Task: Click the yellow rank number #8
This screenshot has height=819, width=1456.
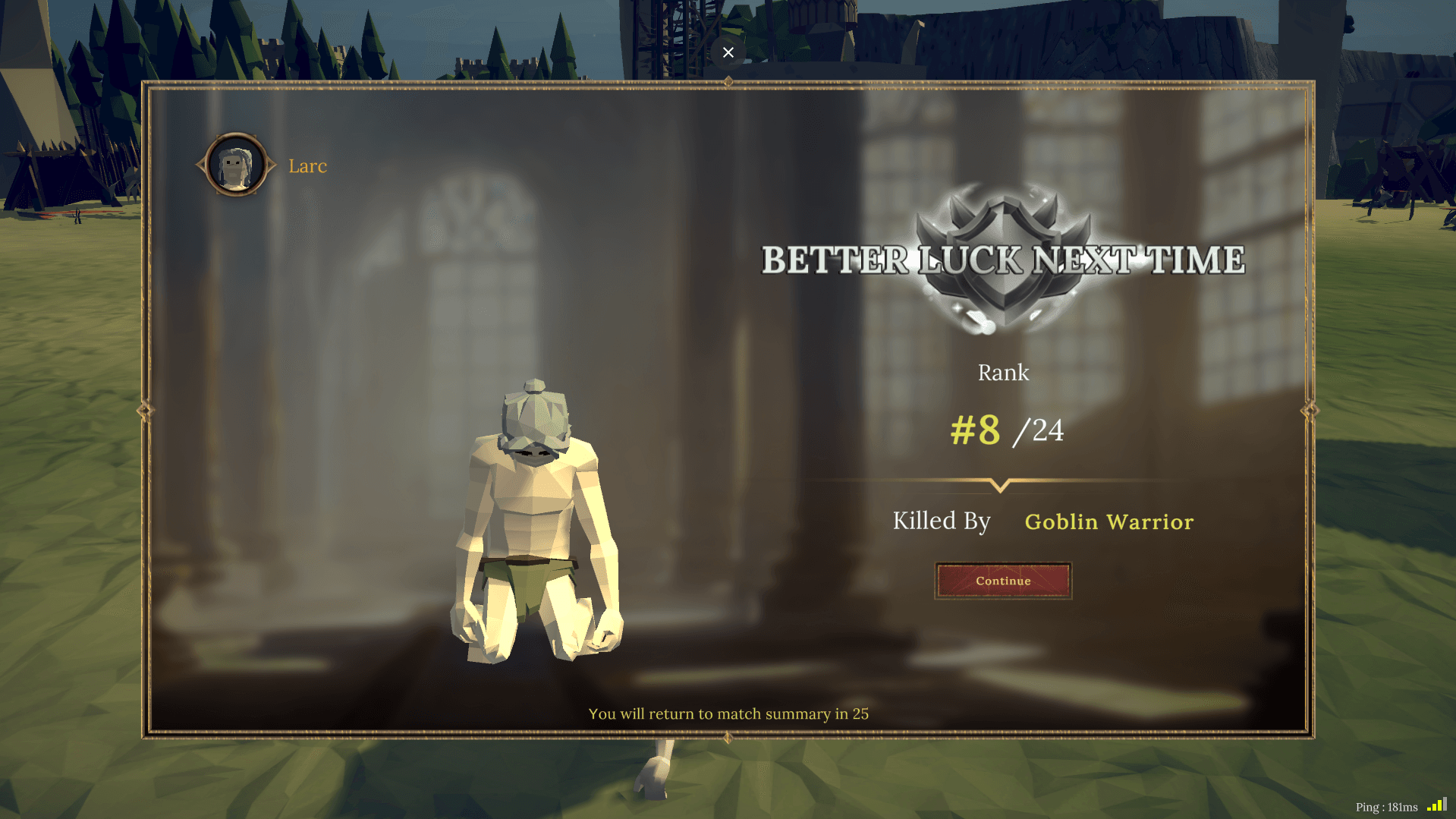Action: point(974,430)
